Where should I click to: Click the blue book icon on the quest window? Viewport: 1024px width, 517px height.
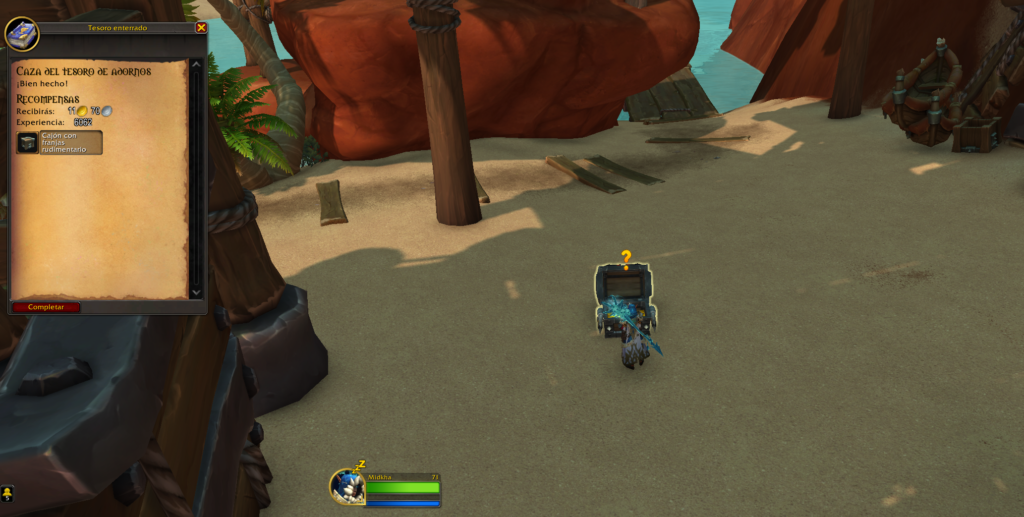21,34
